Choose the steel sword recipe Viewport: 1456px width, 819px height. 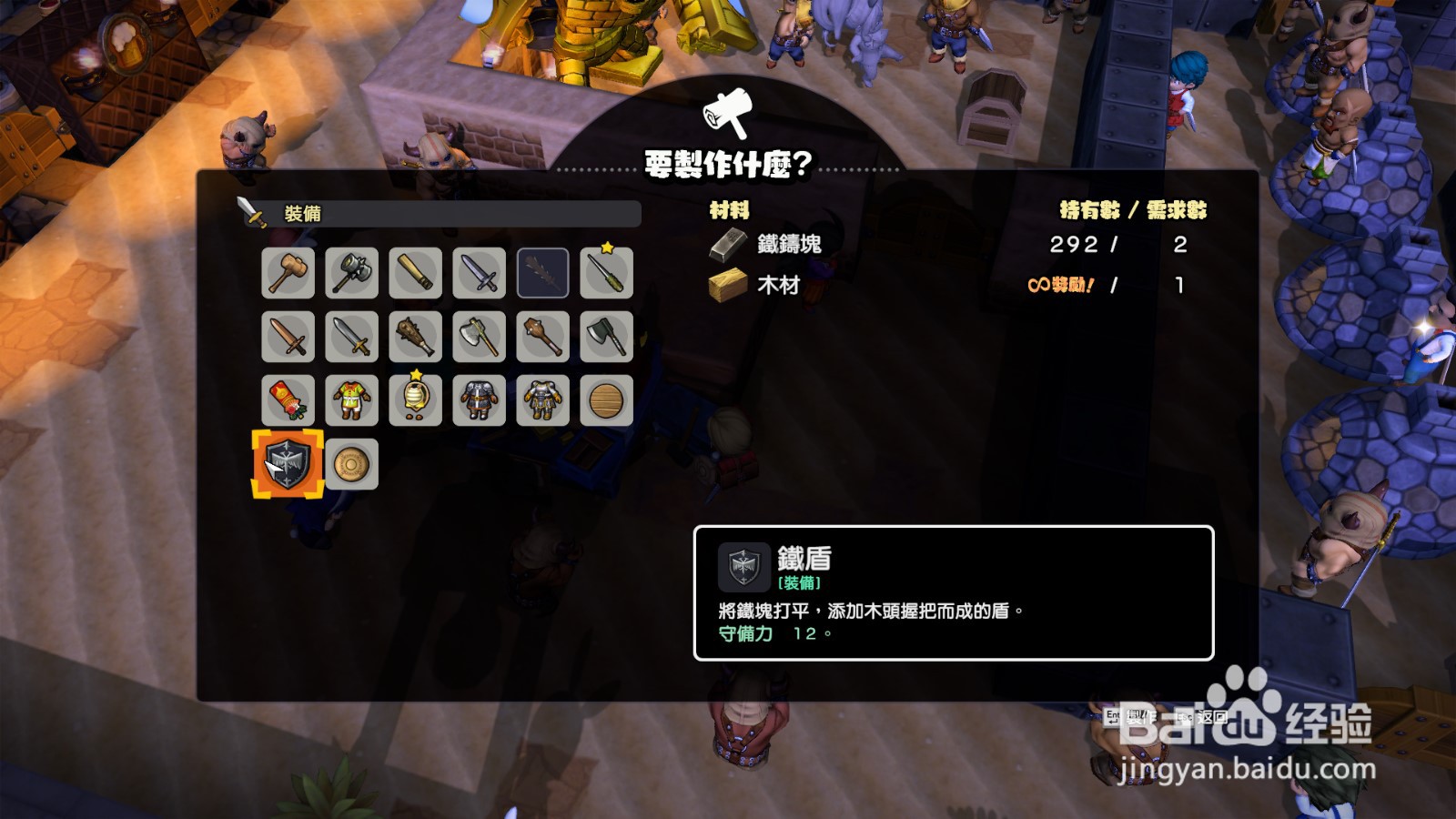coord(351,335)
